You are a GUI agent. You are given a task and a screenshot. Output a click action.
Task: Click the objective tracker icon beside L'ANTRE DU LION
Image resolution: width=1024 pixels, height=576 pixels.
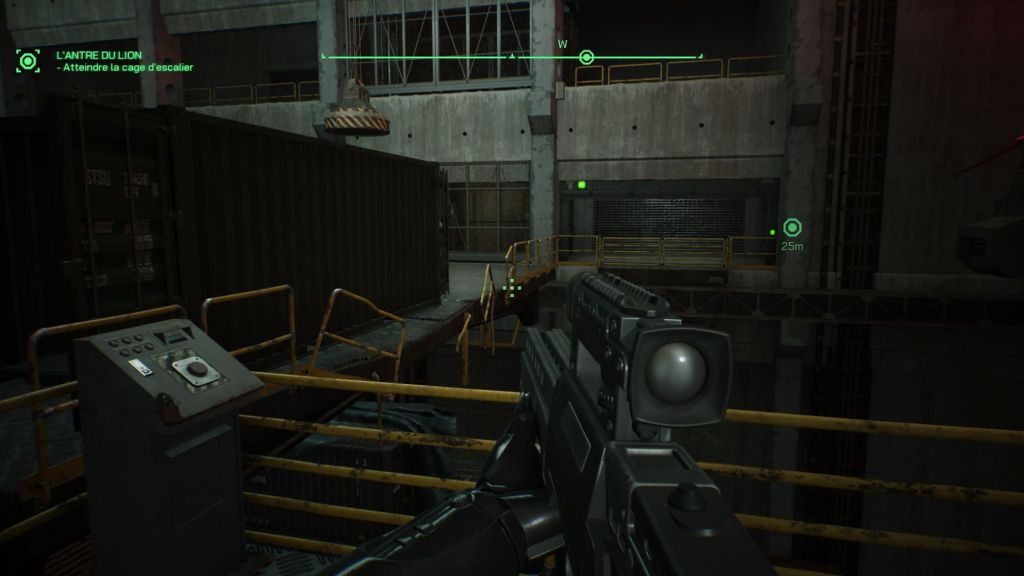pos(28,60)
